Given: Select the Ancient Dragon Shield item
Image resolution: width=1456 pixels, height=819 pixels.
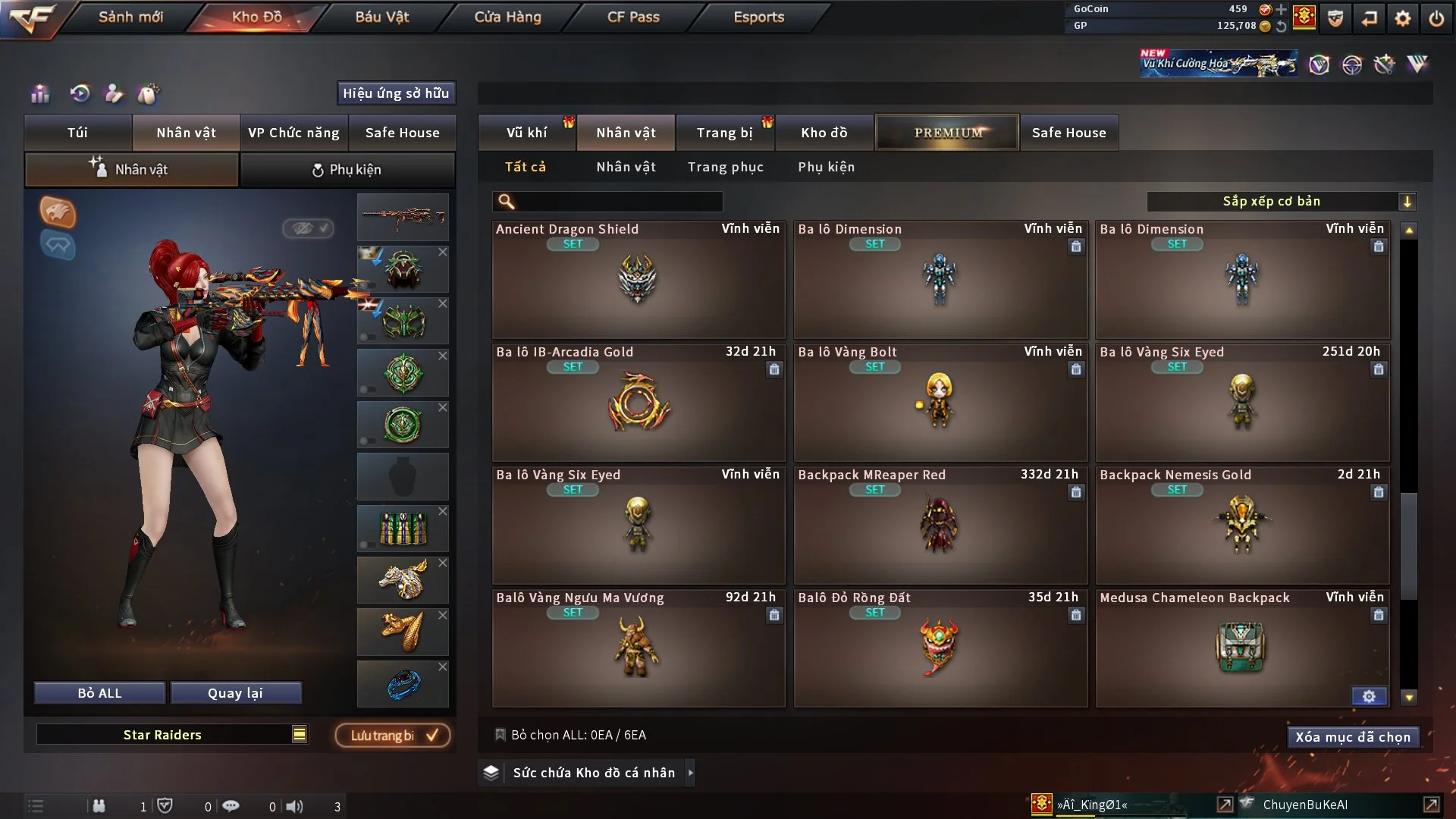Looking at the screenshot, I should click(x=638, y=280).
